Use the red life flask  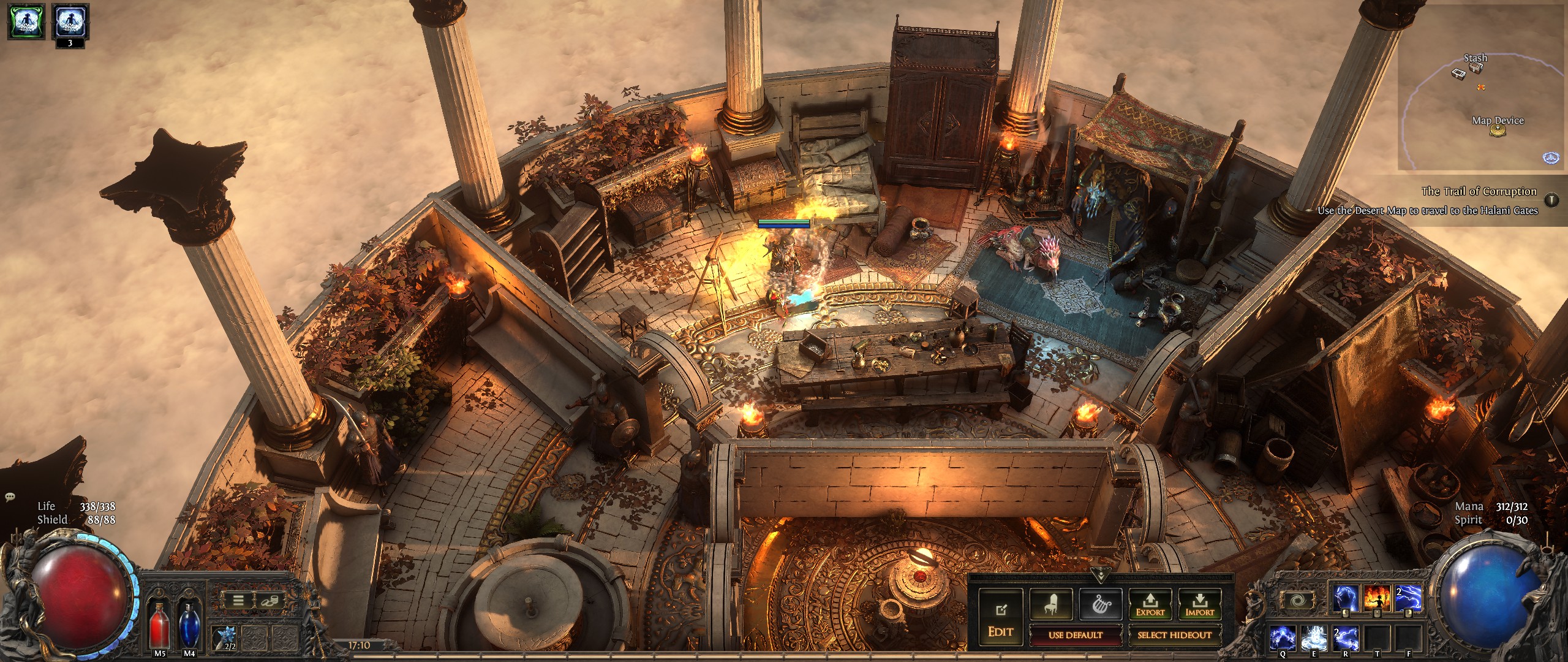(159, 624)
